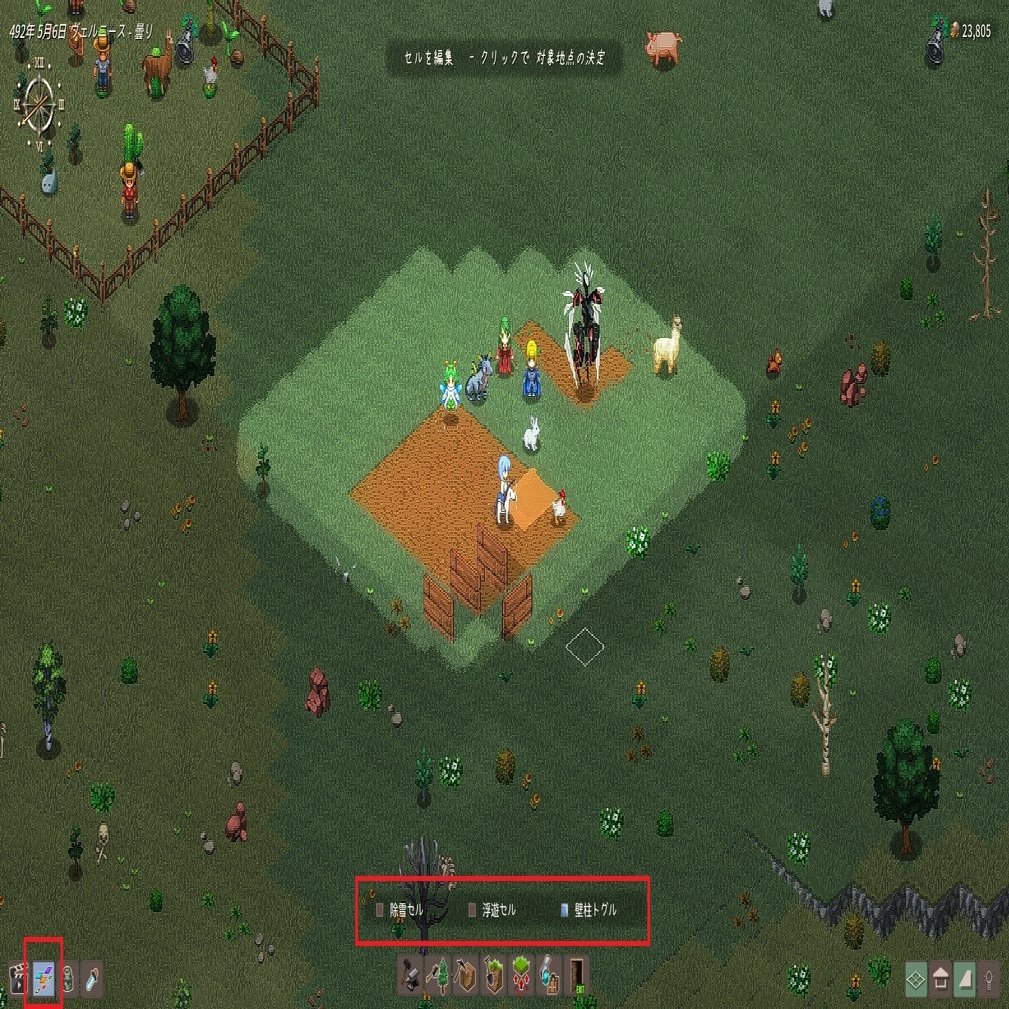Choose the blue glove and crate tool
1009x1009 pixels.
click(549, 975)
